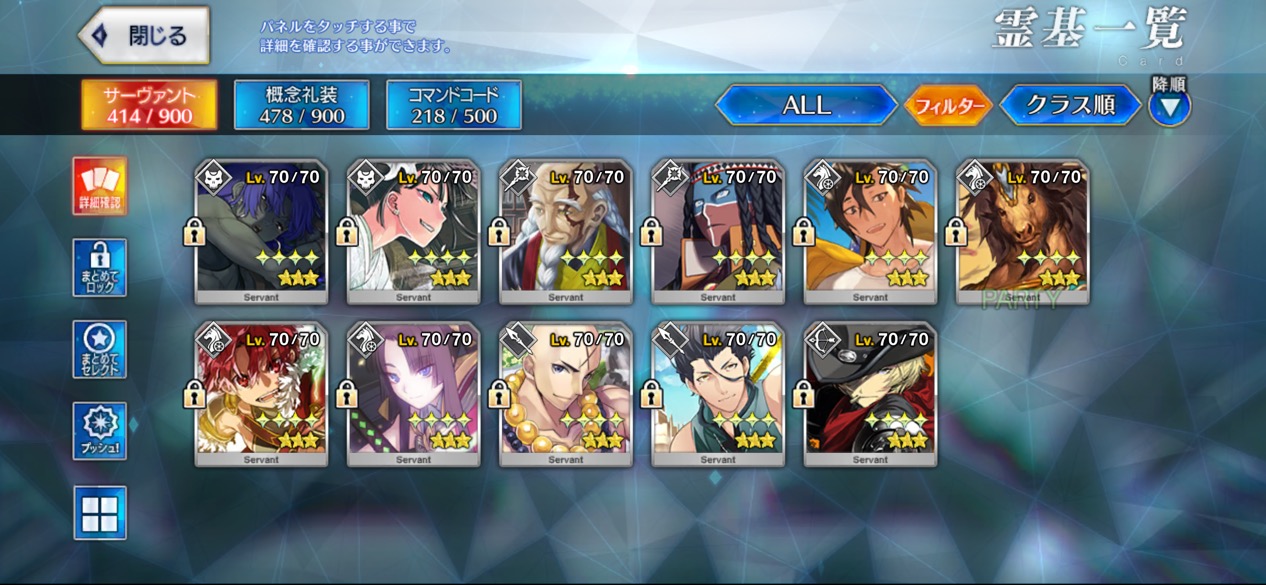Open the purple-haired woman servant card
This screenshot has width=1266, height=585.
click(x=413, y=394)
